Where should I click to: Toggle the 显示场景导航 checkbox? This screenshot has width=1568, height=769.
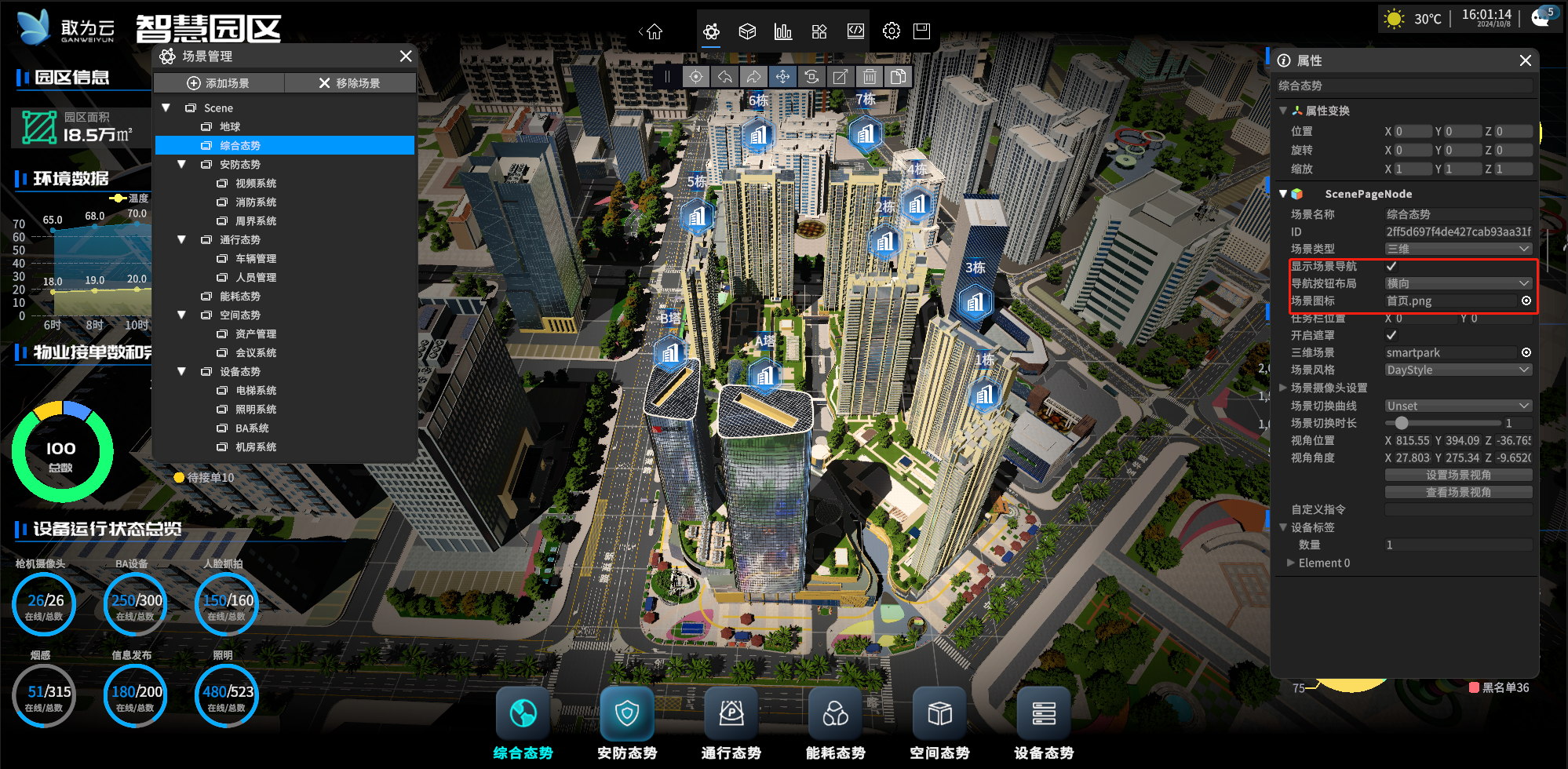[1391, 267]
